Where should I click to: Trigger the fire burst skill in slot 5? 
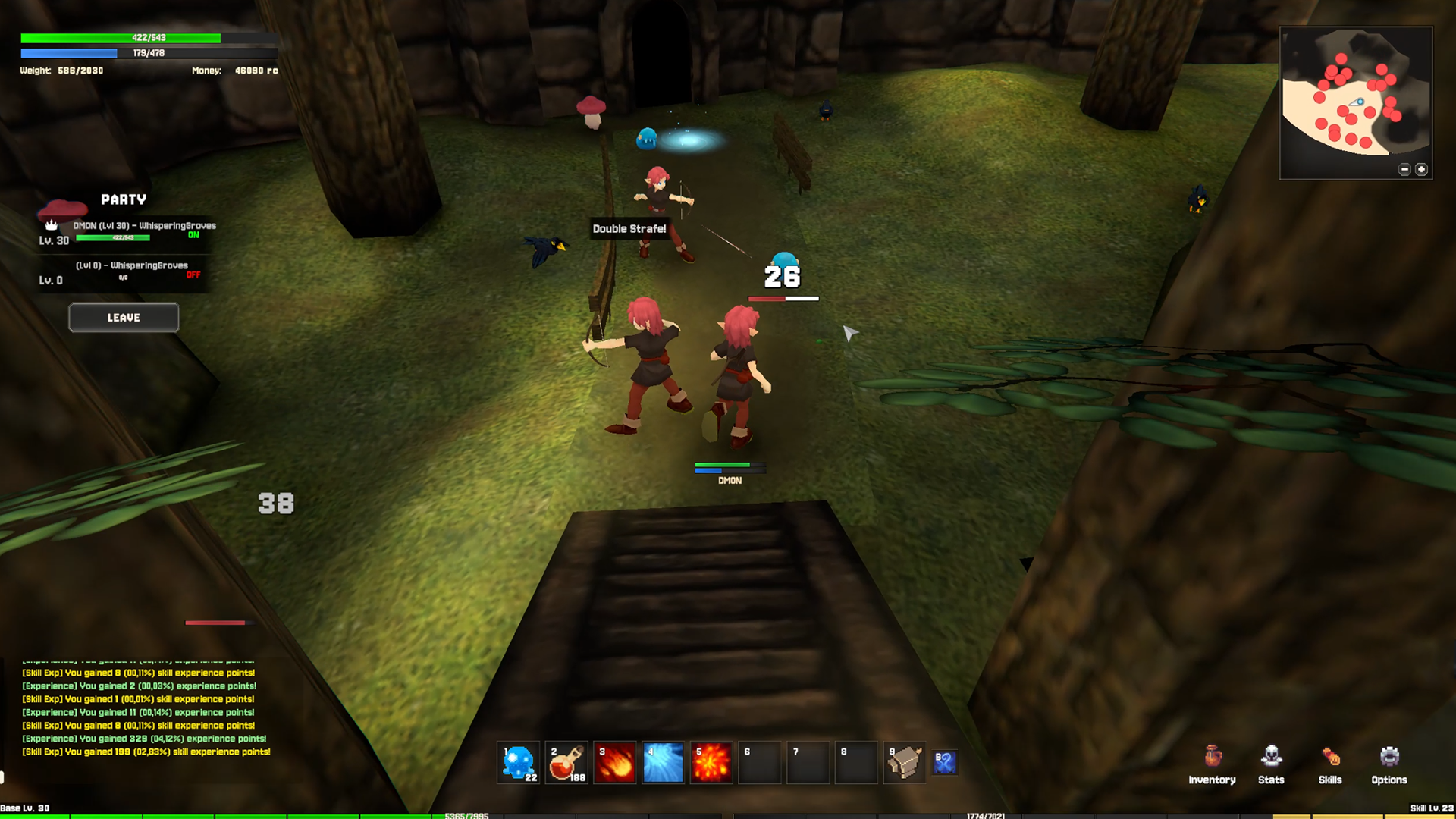coord(711,762)
